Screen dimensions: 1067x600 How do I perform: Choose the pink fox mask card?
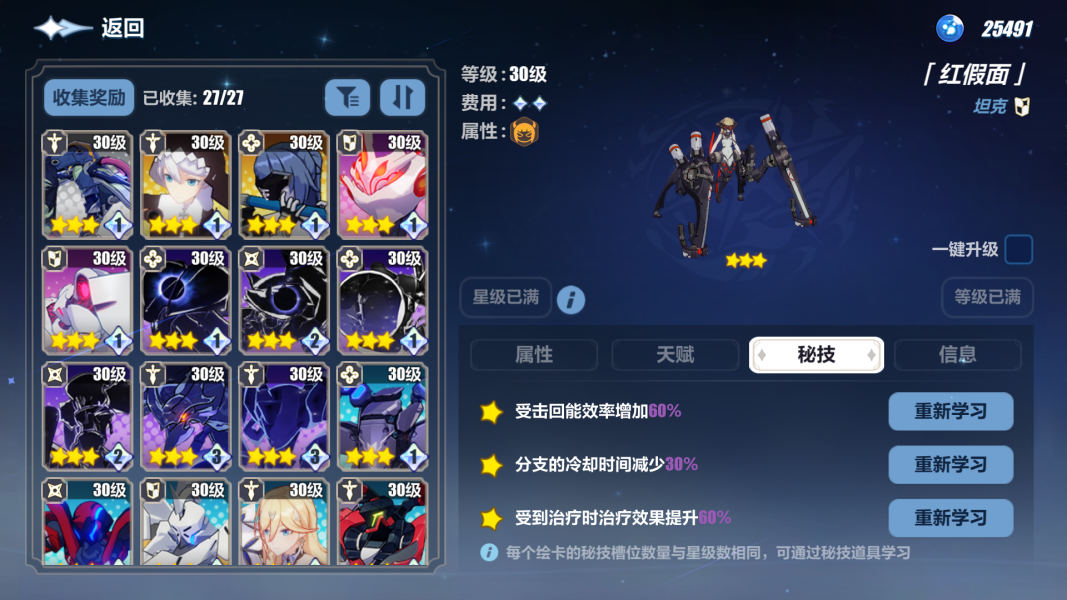[x=382, y=185]
